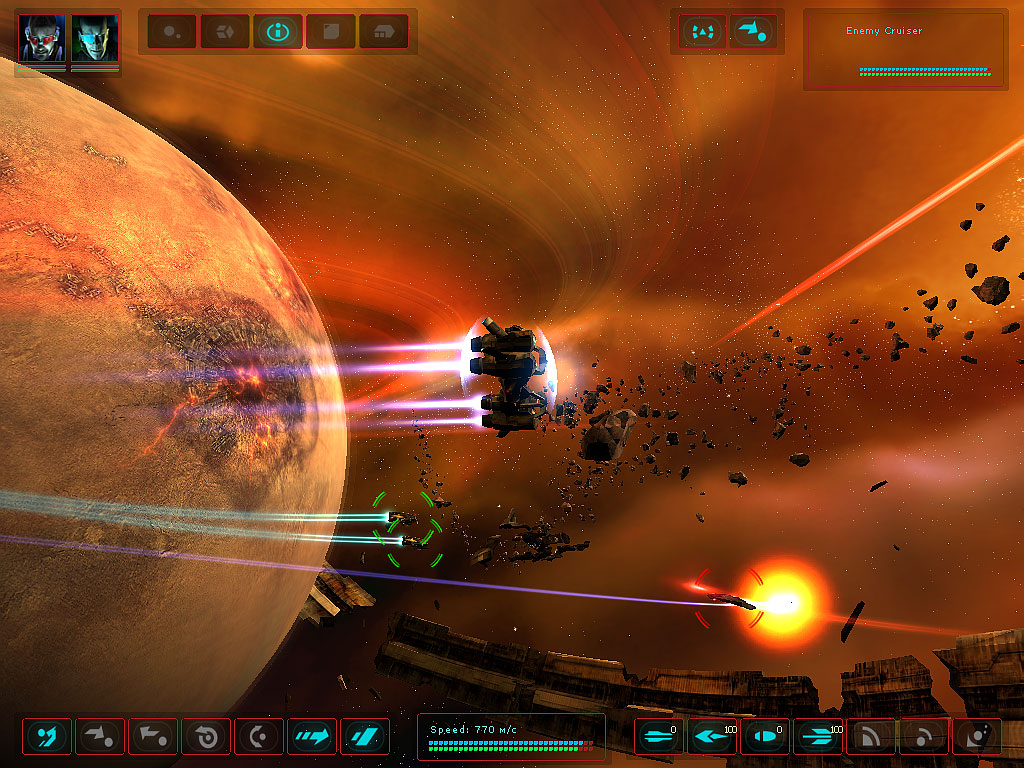Open the arrow-shaped blocks icon
Screen dimensions: 1024x768
[x=383, y=32]
